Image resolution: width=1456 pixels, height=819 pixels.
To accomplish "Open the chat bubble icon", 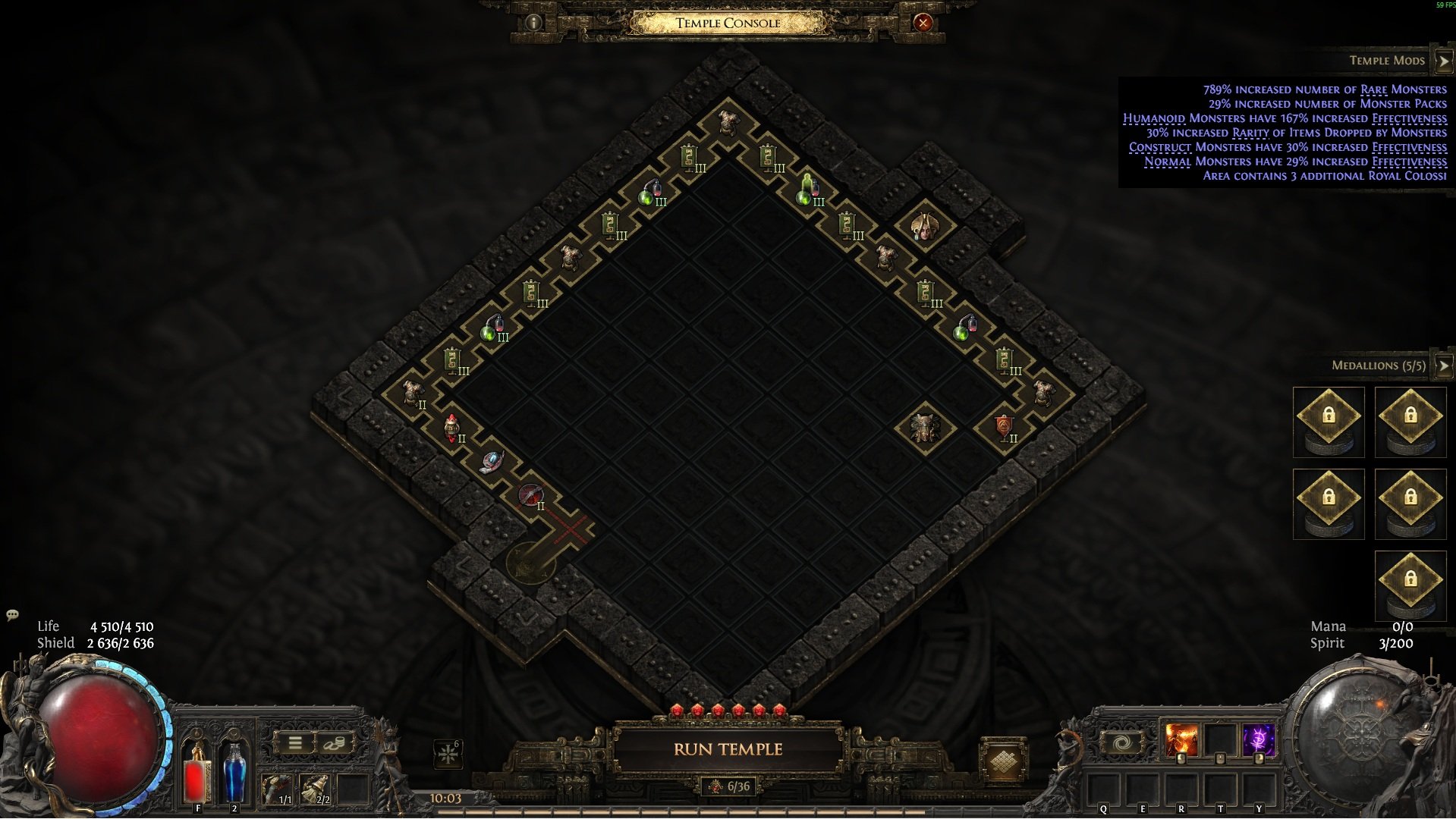I will 12,615.
